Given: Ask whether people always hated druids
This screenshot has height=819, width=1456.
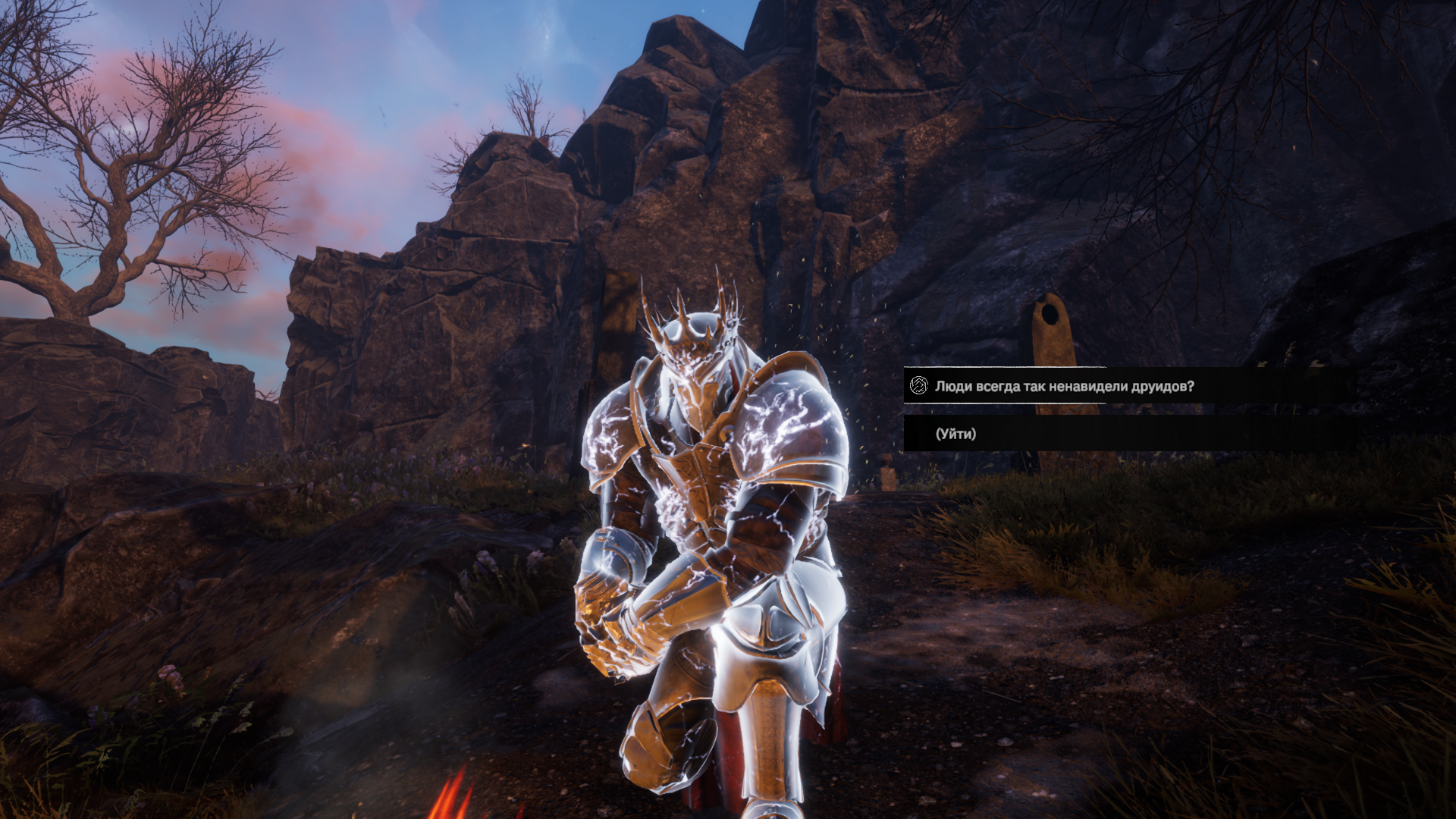Looking at the screenshot, I should click(x=1064, y=387).
